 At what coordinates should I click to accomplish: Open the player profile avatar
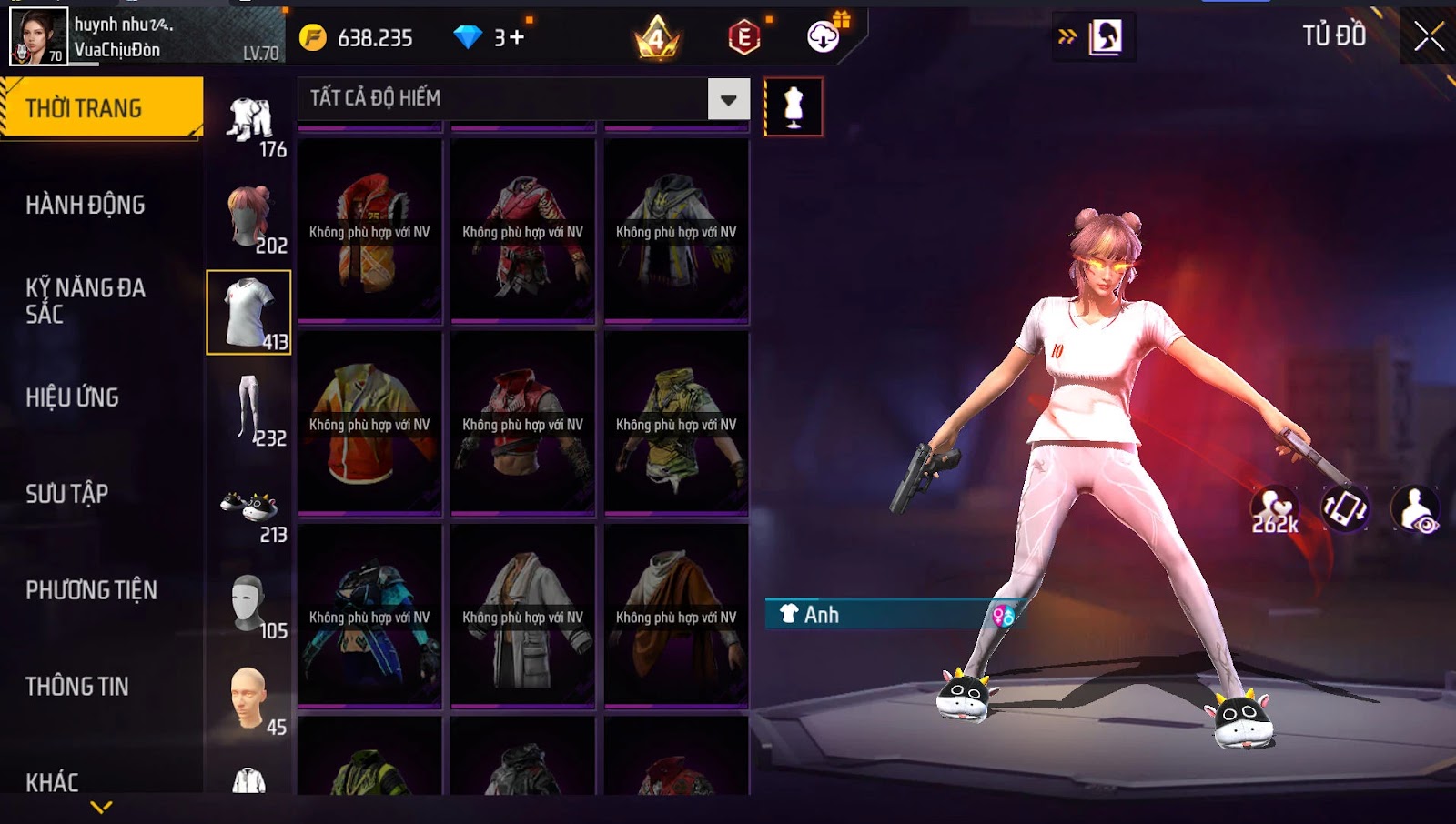coord(38,36)
